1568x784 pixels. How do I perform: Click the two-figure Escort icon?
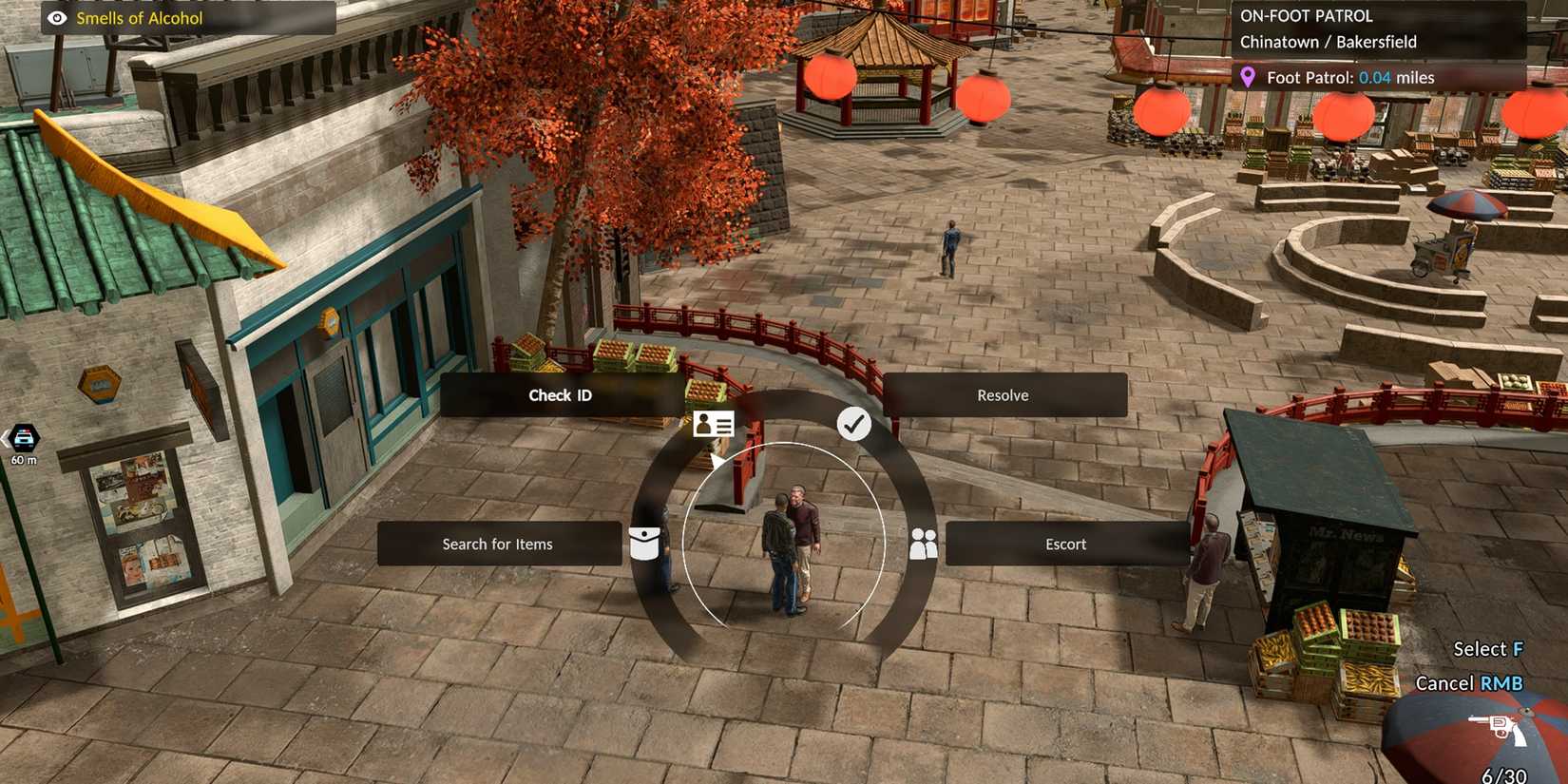coord(922,544)
